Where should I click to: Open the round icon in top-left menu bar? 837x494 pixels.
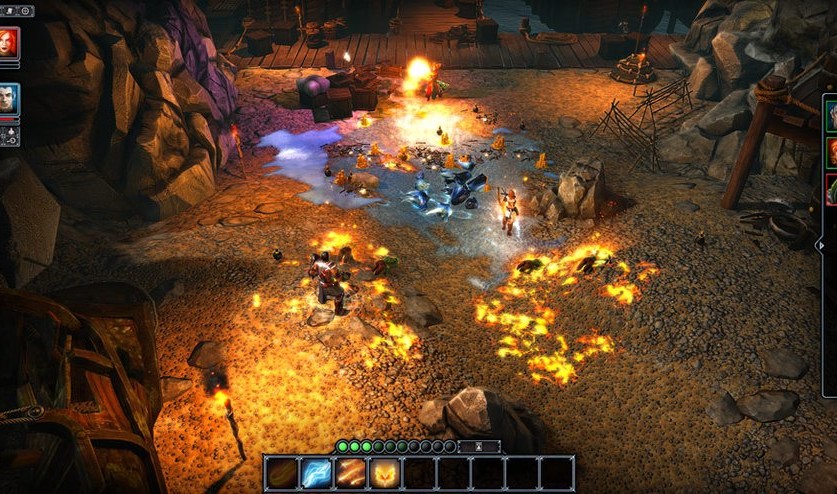25,11
